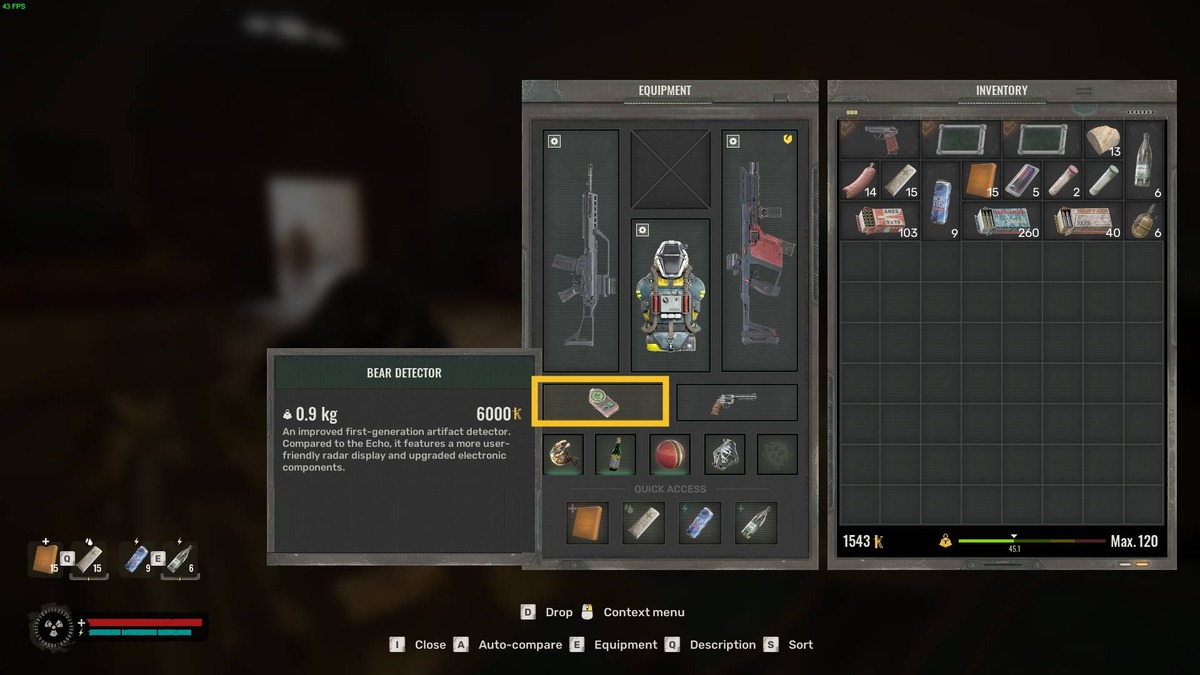
Task: Choose the water bottle in Quick Access
Action: tap(755, 523)
